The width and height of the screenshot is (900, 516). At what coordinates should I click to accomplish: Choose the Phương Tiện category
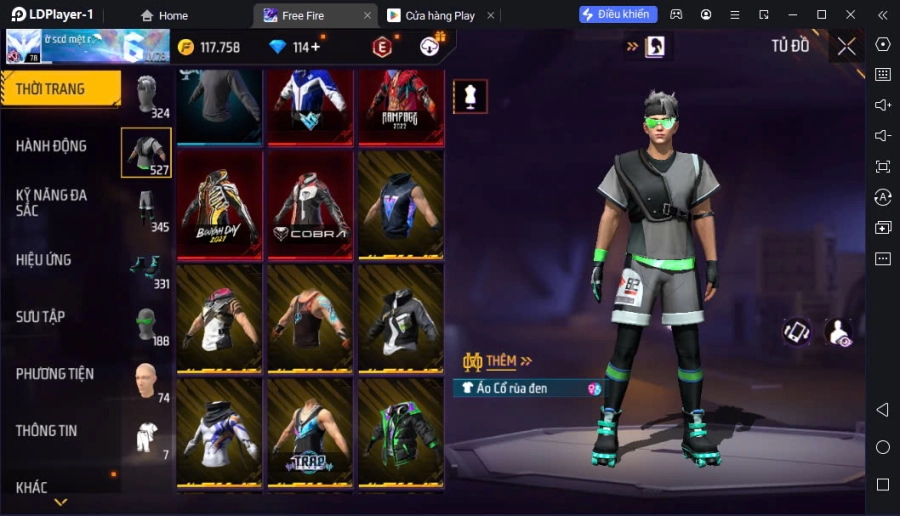click(55, 374)
